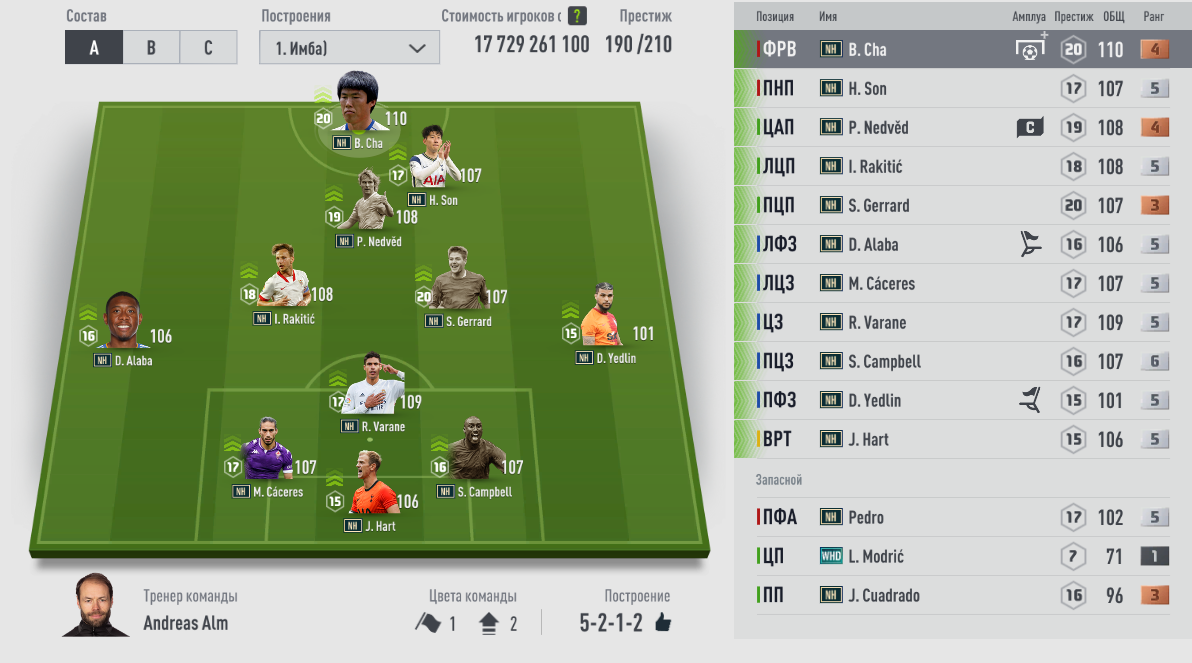Viewport: 1192px width, 663px height.
Task: Open team manager Andreas Alm portrait
Action: pyautogui.click(x=96, y=605)
